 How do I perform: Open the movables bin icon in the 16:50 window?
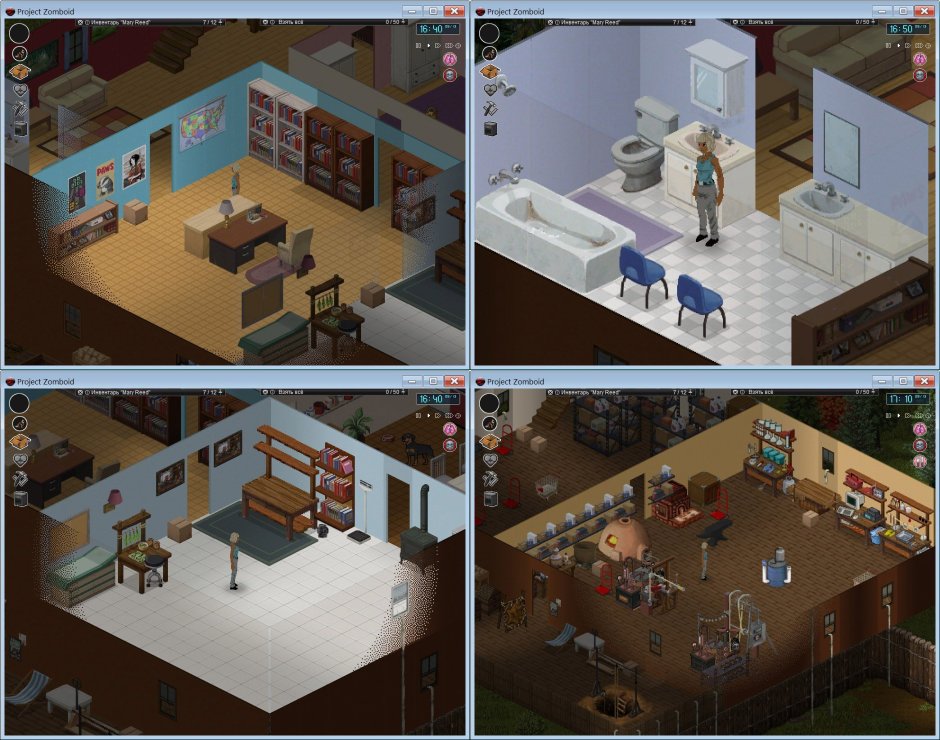click(489, 127)
